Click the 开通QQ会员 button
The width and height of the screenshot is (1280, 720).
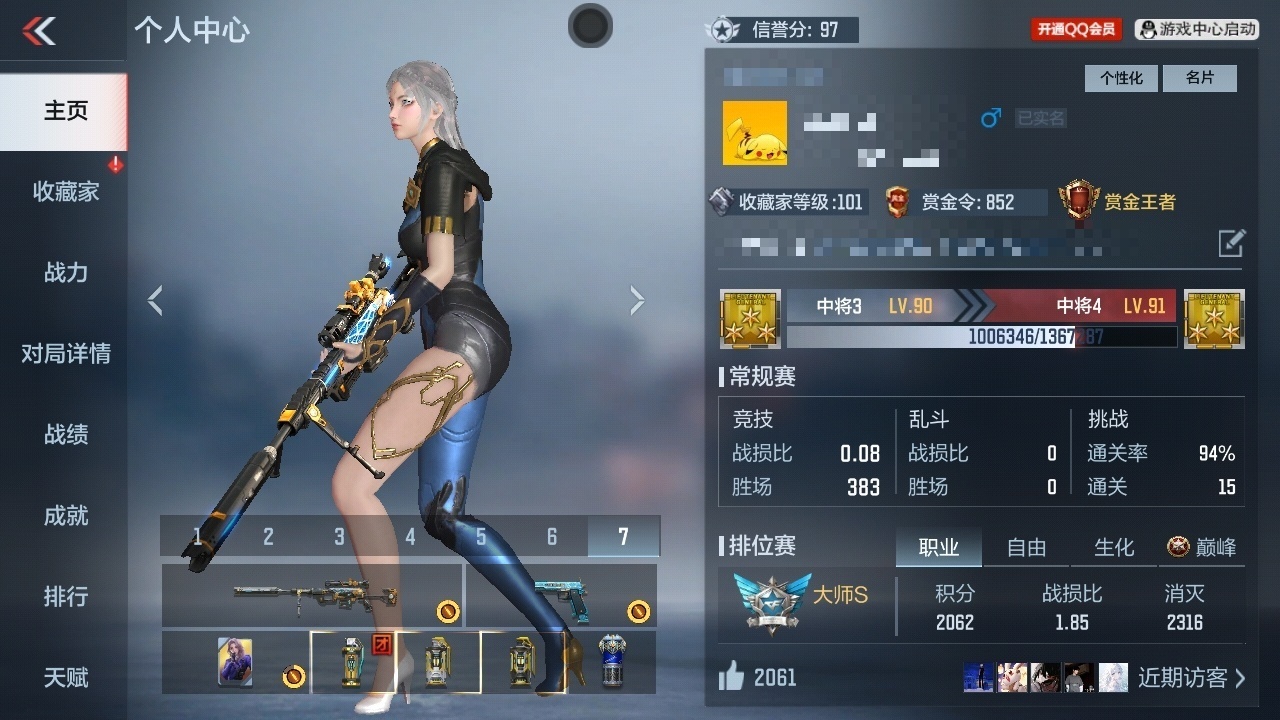point(1076,29)
